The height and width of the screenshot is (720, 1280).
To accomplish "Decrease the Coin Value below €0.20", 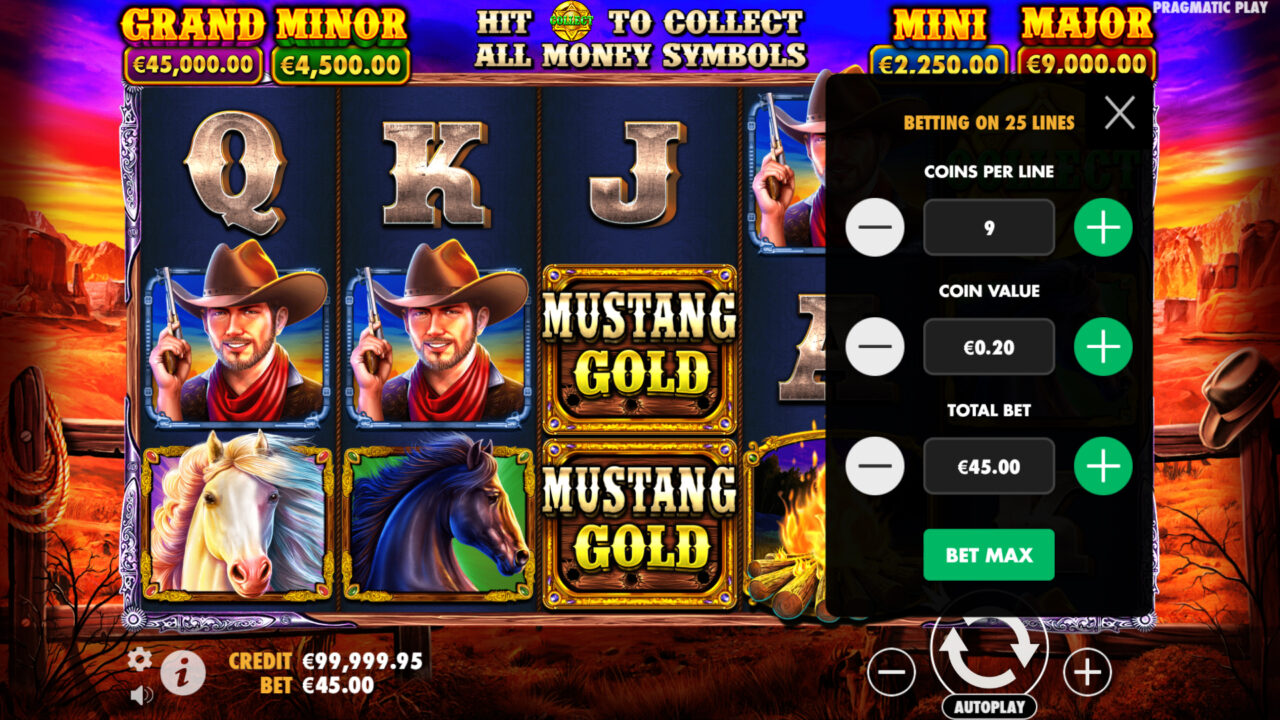I will 875,347.
